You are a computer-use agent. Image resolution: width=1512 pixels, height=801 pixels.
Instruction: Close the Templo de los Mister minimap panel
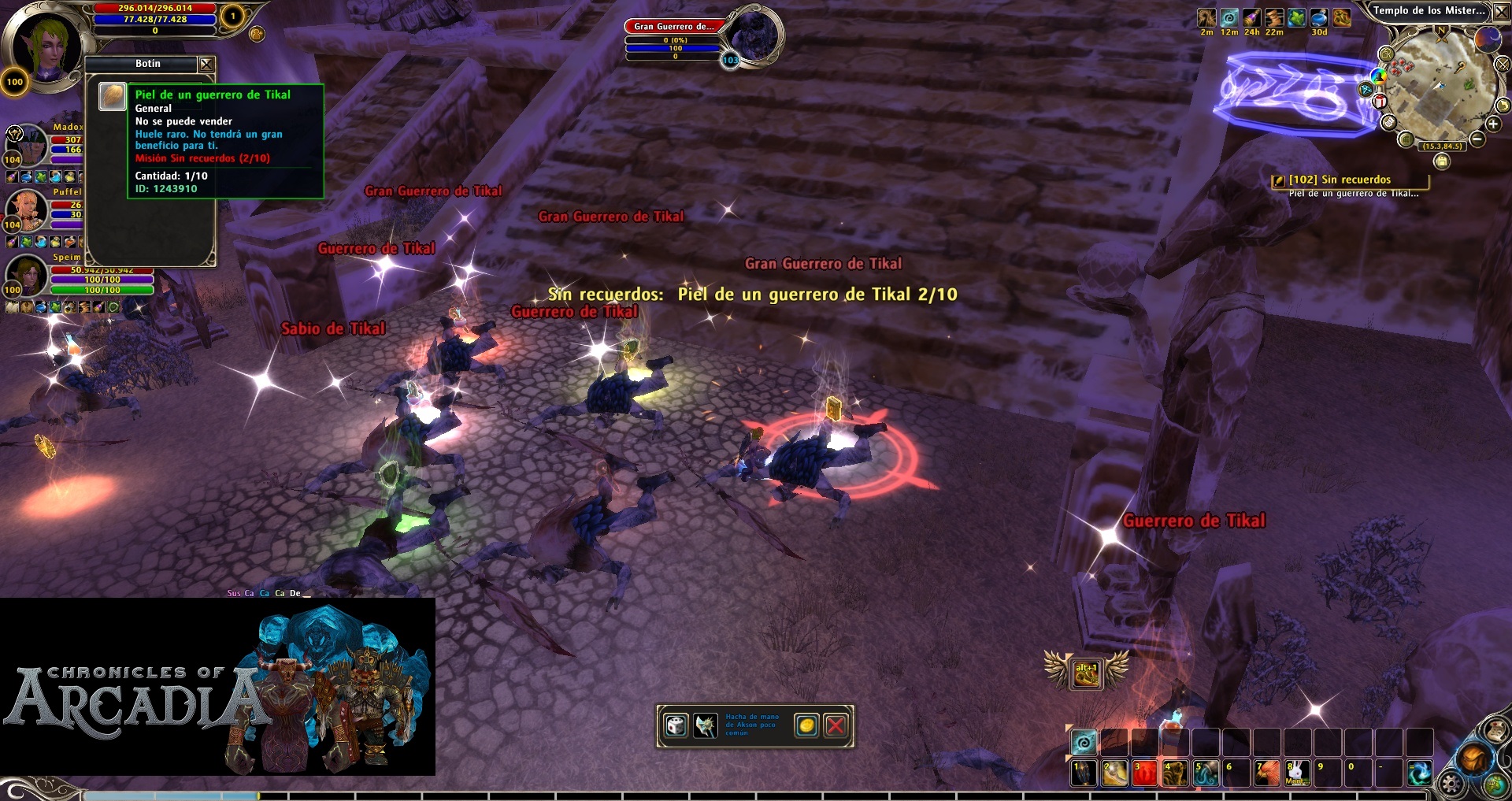click(x=1500, y=11)
